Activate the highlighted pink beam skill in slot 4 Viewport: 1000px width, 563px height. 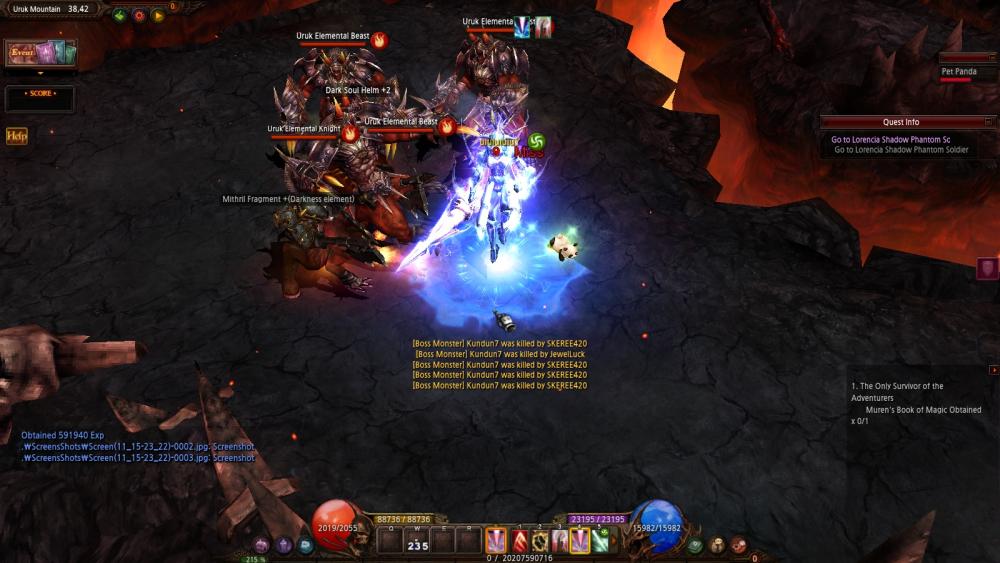[x=579, y=541]
